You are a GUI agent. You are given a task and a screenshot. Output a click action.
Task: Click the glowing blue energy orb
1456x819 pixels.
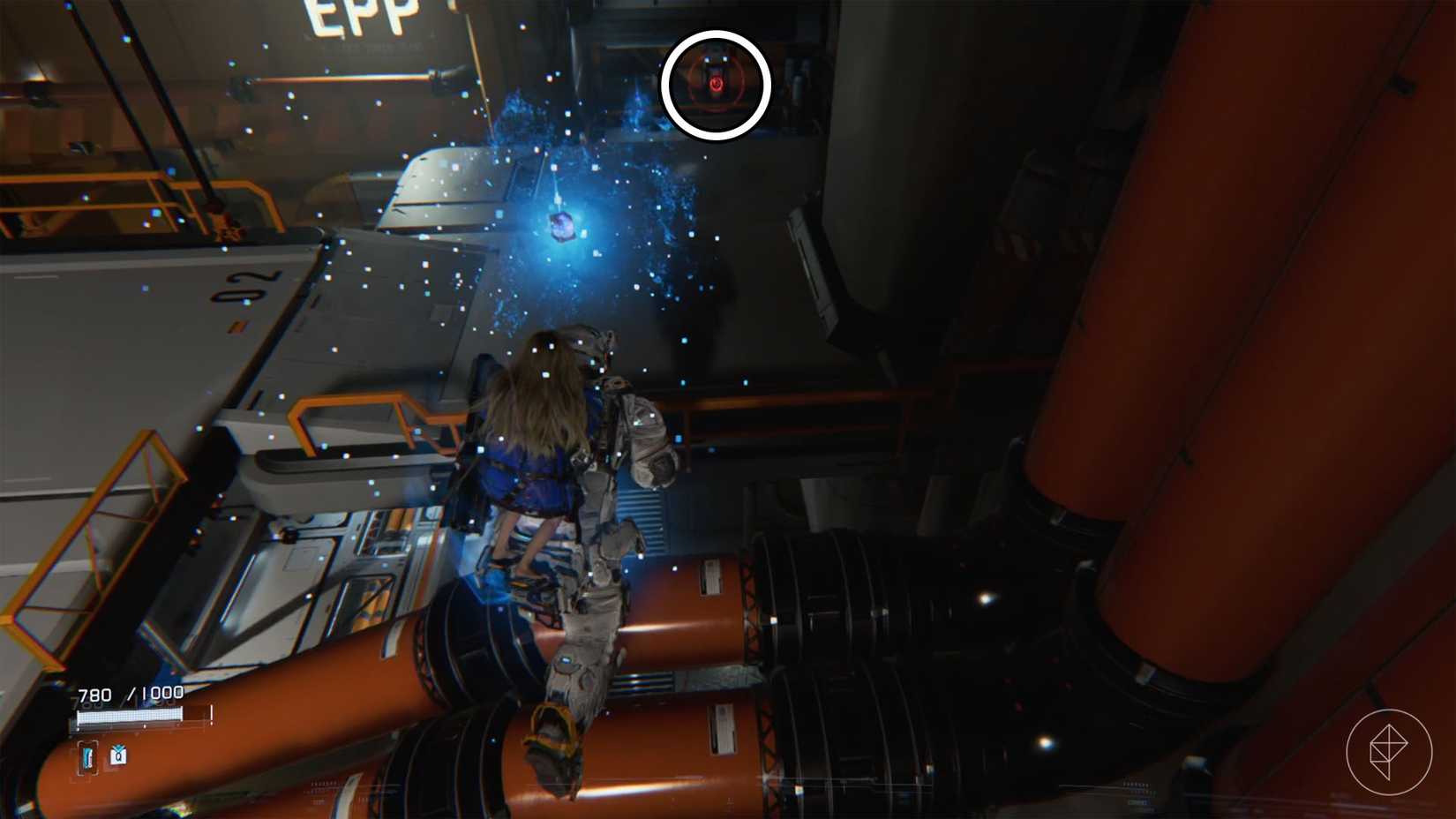pyautogui.click(x=562, y=229)
